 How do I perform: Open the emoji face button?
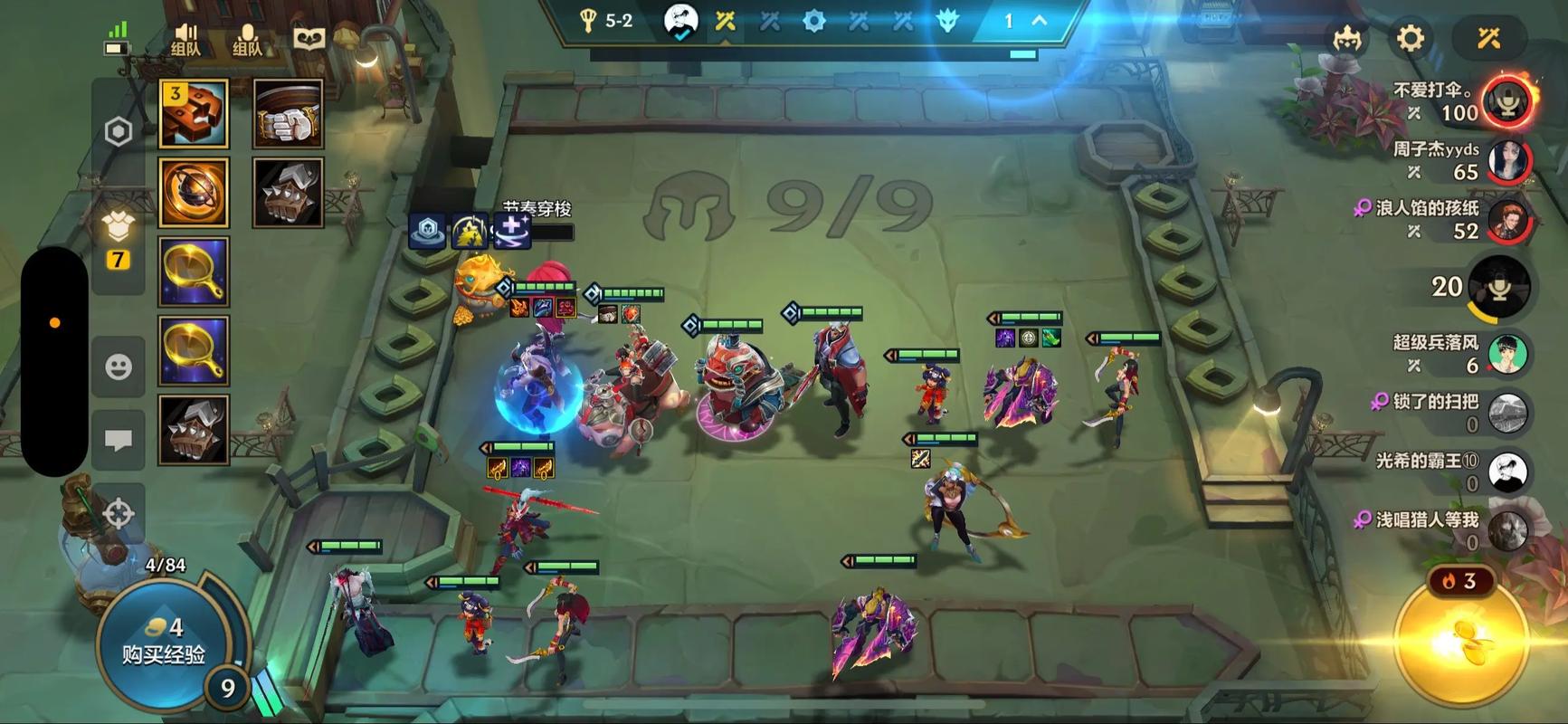pos(119,367)
